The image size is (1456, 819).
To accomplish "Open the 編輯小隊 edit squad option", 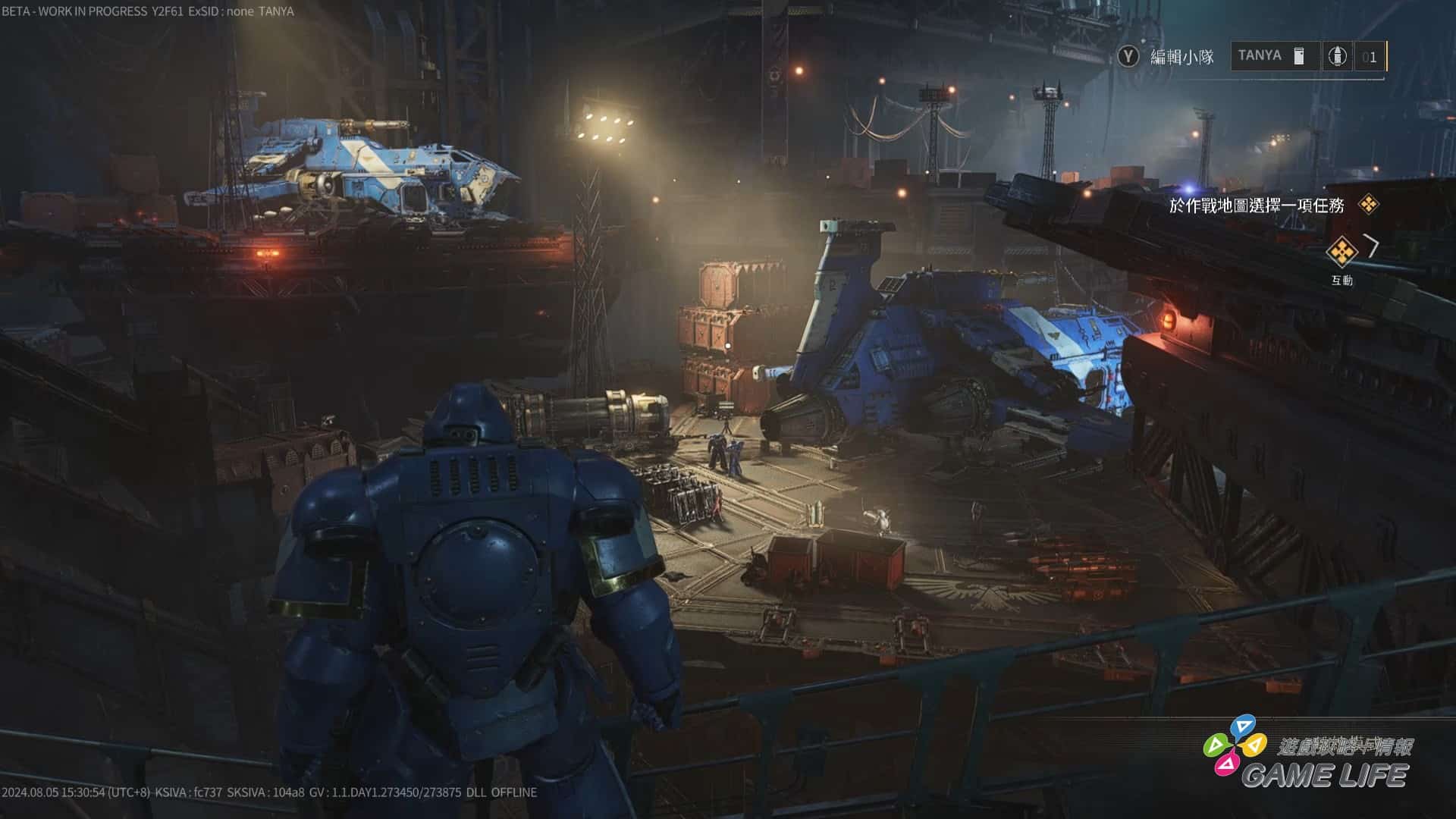I will coord(1166,57).
